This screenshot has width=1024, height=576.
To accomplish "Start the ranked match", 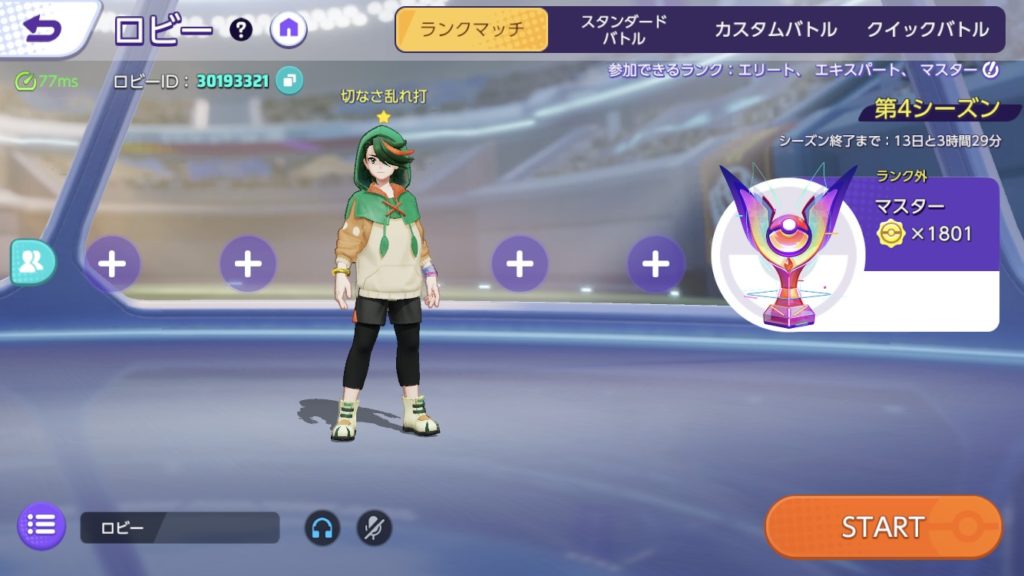I will (x=883, y=526).
